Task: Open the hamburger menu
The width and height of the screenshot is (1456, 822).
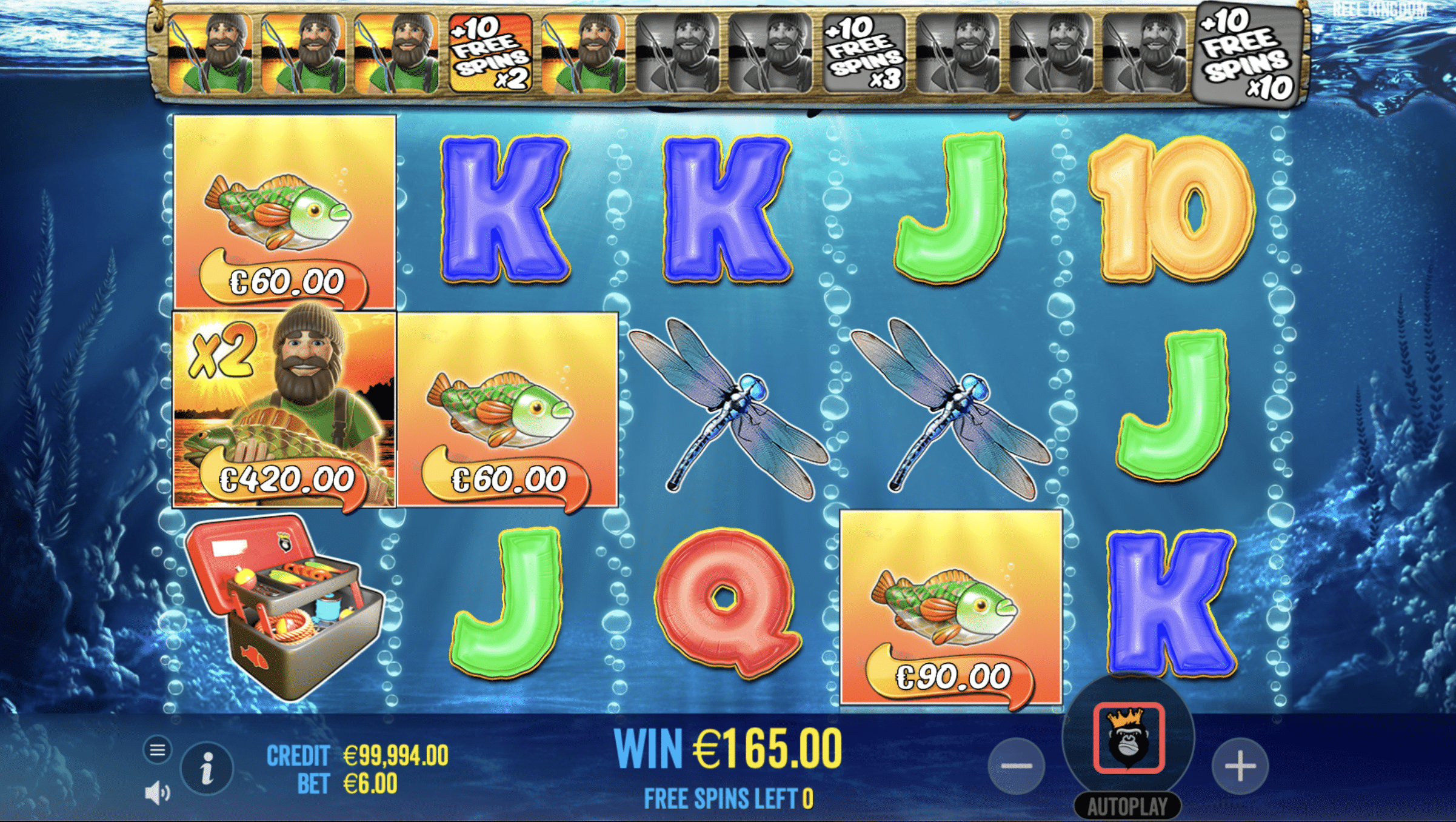Action: point(158,750)
